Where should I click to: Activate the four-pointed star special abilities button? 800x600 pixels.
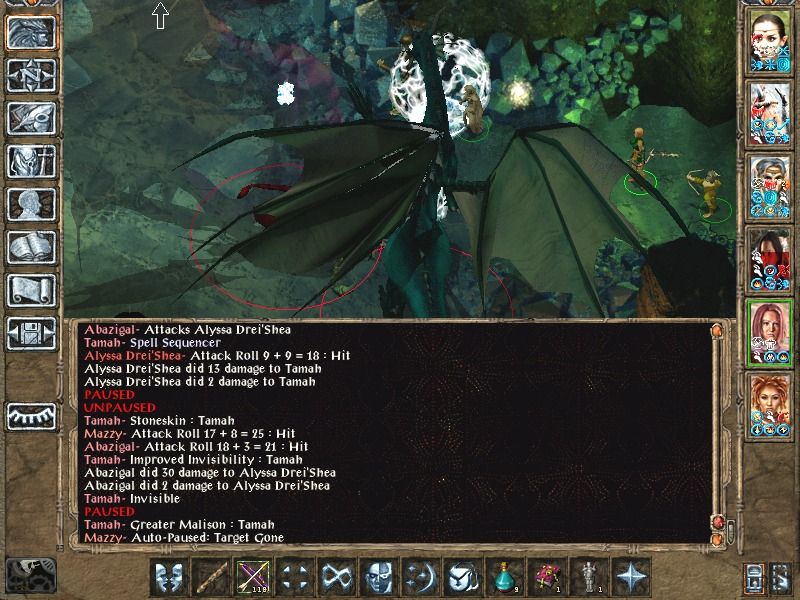click(631, 577)
